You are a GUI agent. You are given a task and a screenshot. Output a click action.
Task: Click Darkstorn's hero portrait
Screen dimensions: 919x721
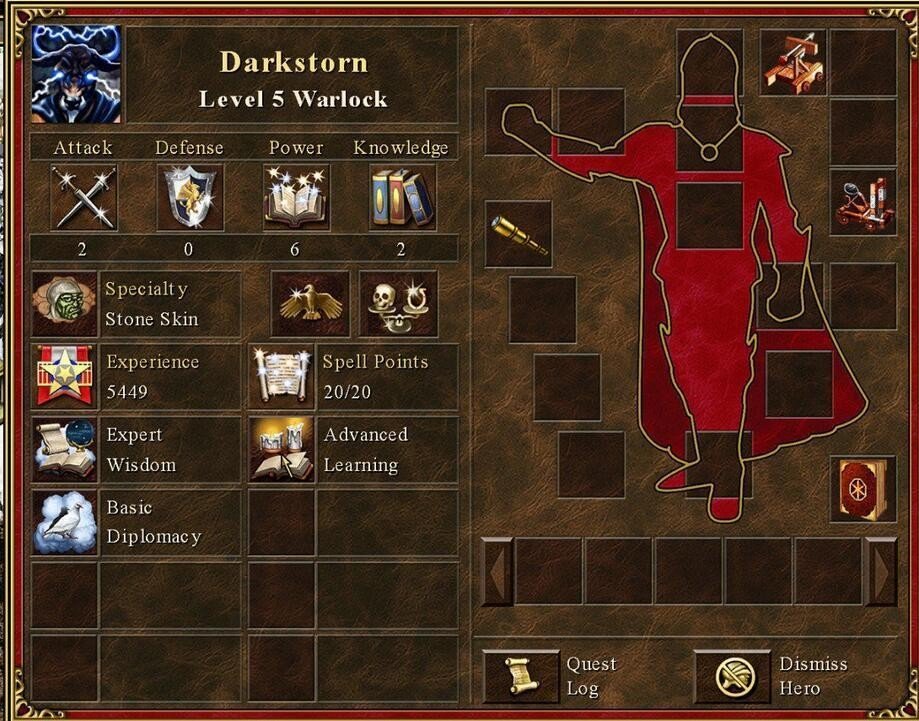pyautogui.click(x=76, y=74)
